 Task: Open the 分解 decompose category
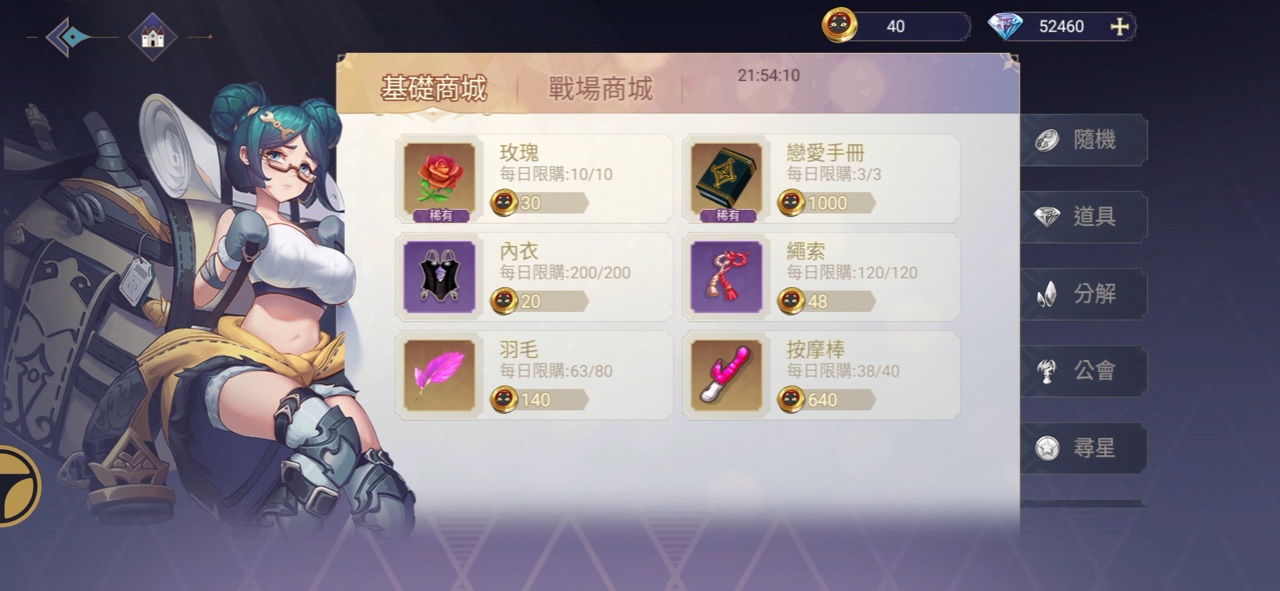[x=1084, y=294]
